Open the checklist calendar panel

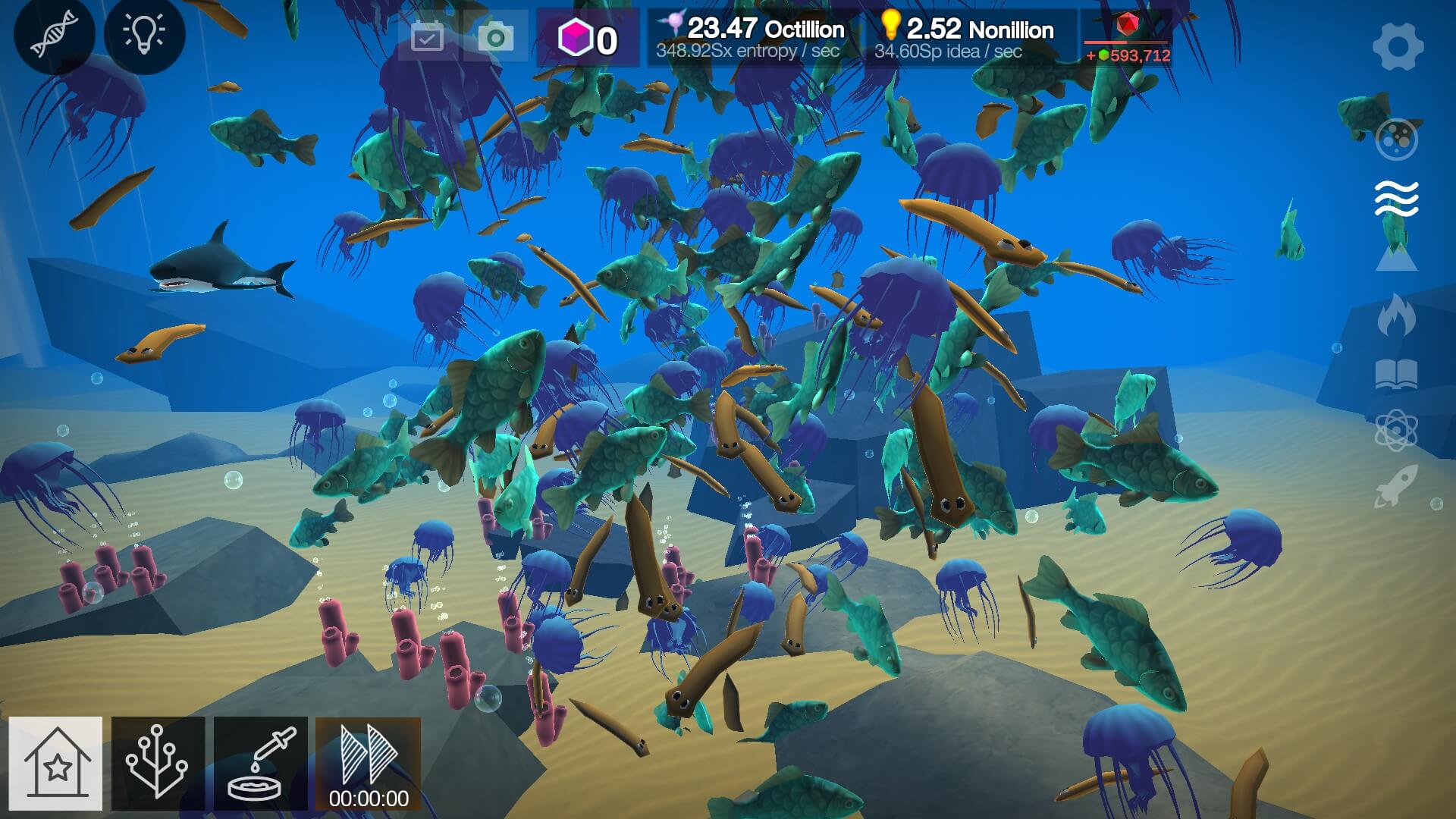[427, 36]
